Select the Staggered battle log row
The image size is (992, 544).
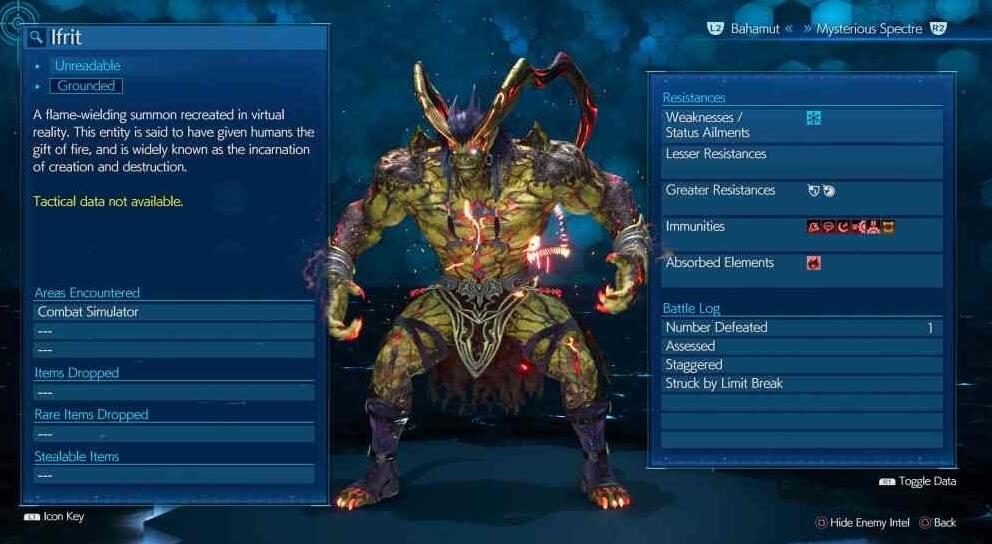tap(802, 365)
